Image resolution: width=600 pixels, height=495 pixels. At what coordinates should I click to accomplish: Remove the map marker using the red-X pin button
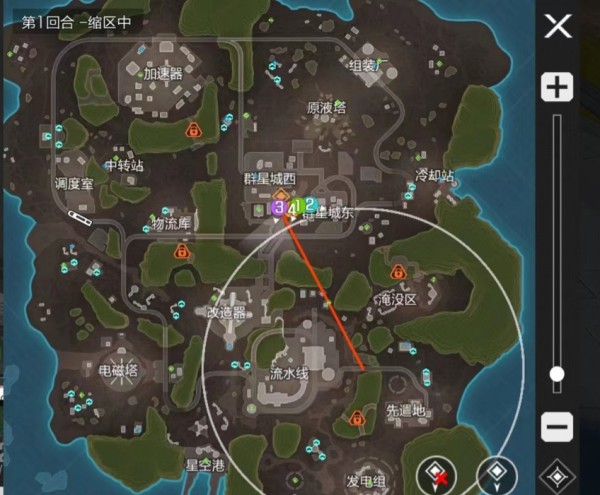(x=438, y=474)
